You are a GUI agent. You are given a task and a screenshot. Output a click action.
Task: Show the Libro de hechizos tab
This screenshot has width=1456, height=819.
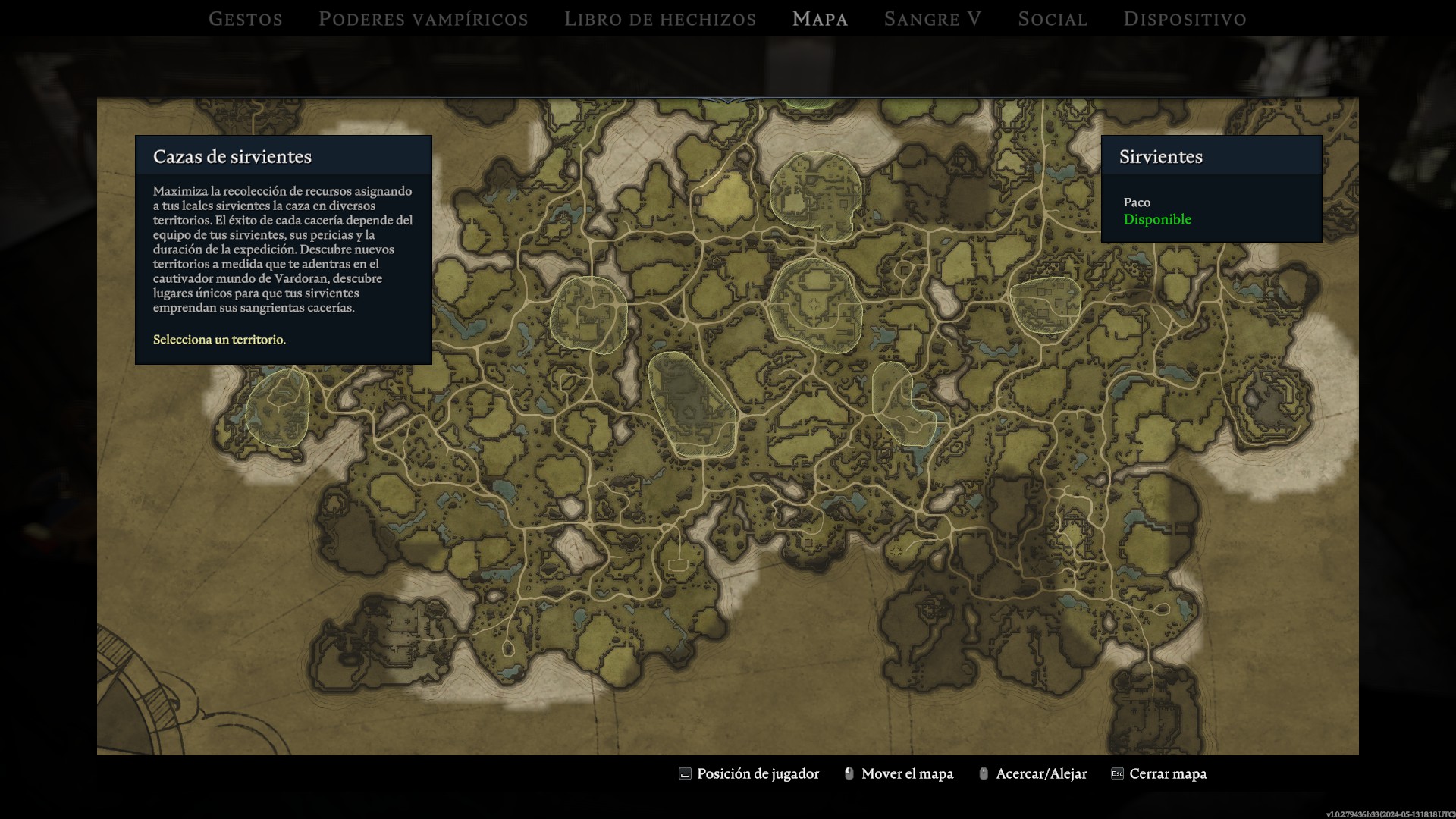coord(660,19)
